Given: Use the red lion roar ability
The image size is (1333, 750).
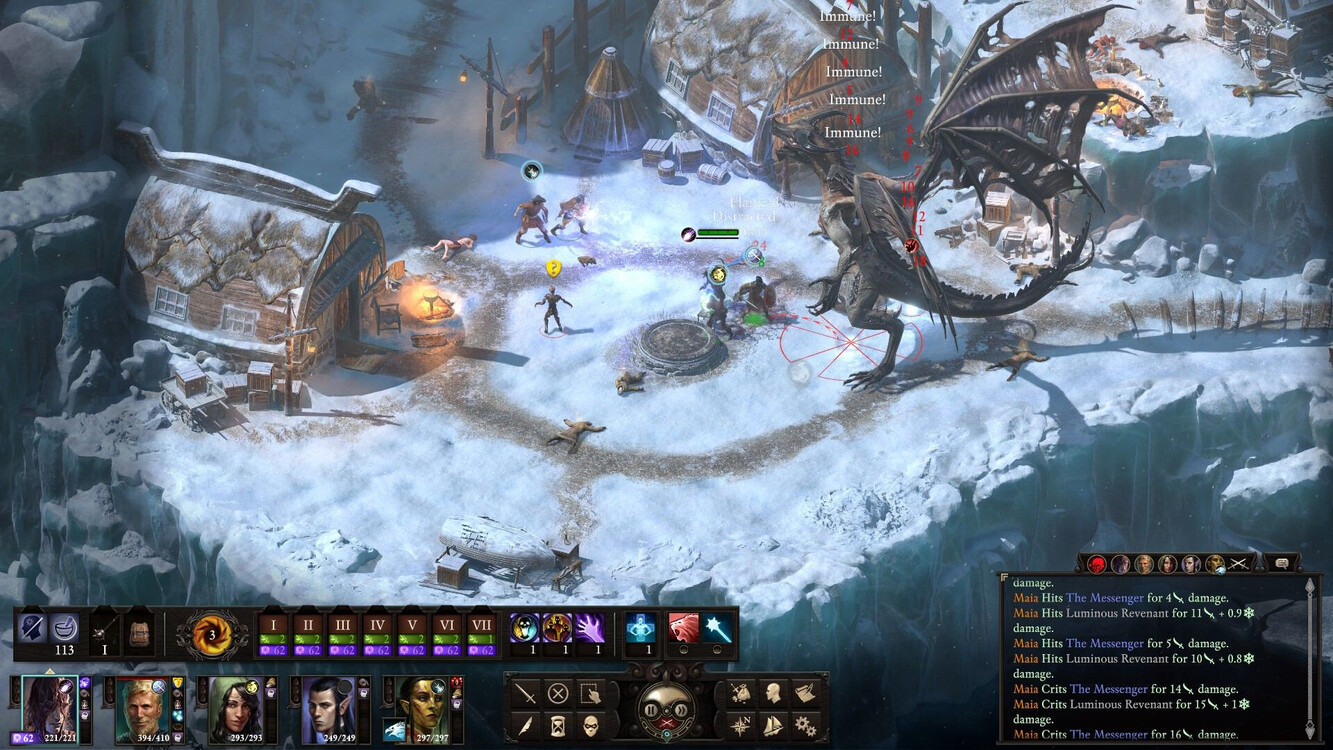Looking at the screenshot, I should coord(684,628).
